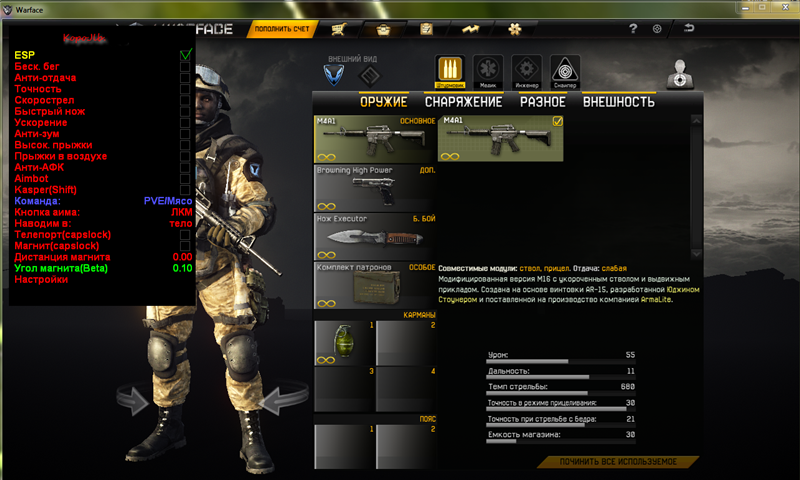This screenshot has width=800, height=480.
Task: Select the Комплект патронов ammo box slot
Action: tap(375, 286)
